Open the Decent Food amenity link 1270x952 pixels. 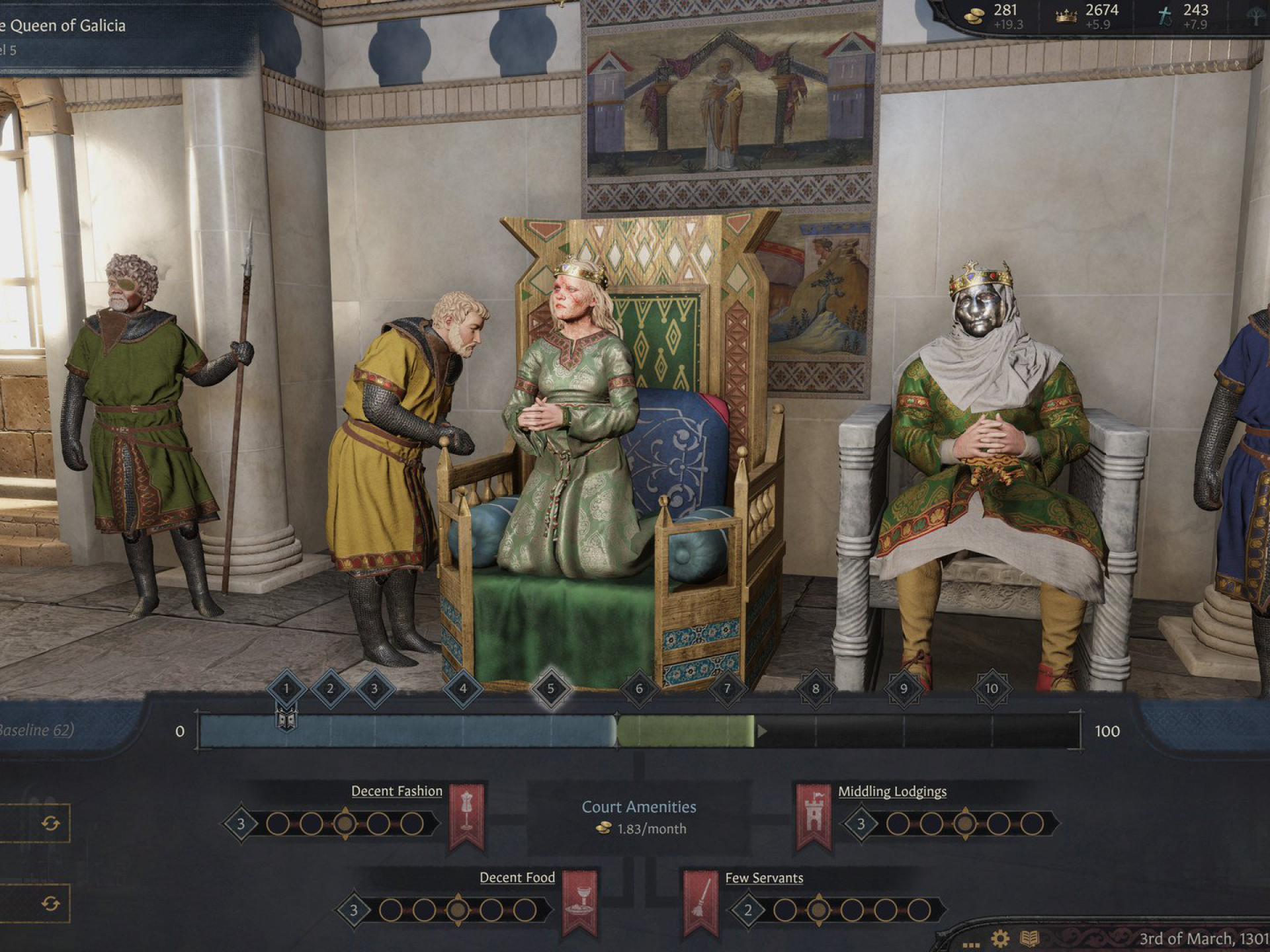(517, 877)
